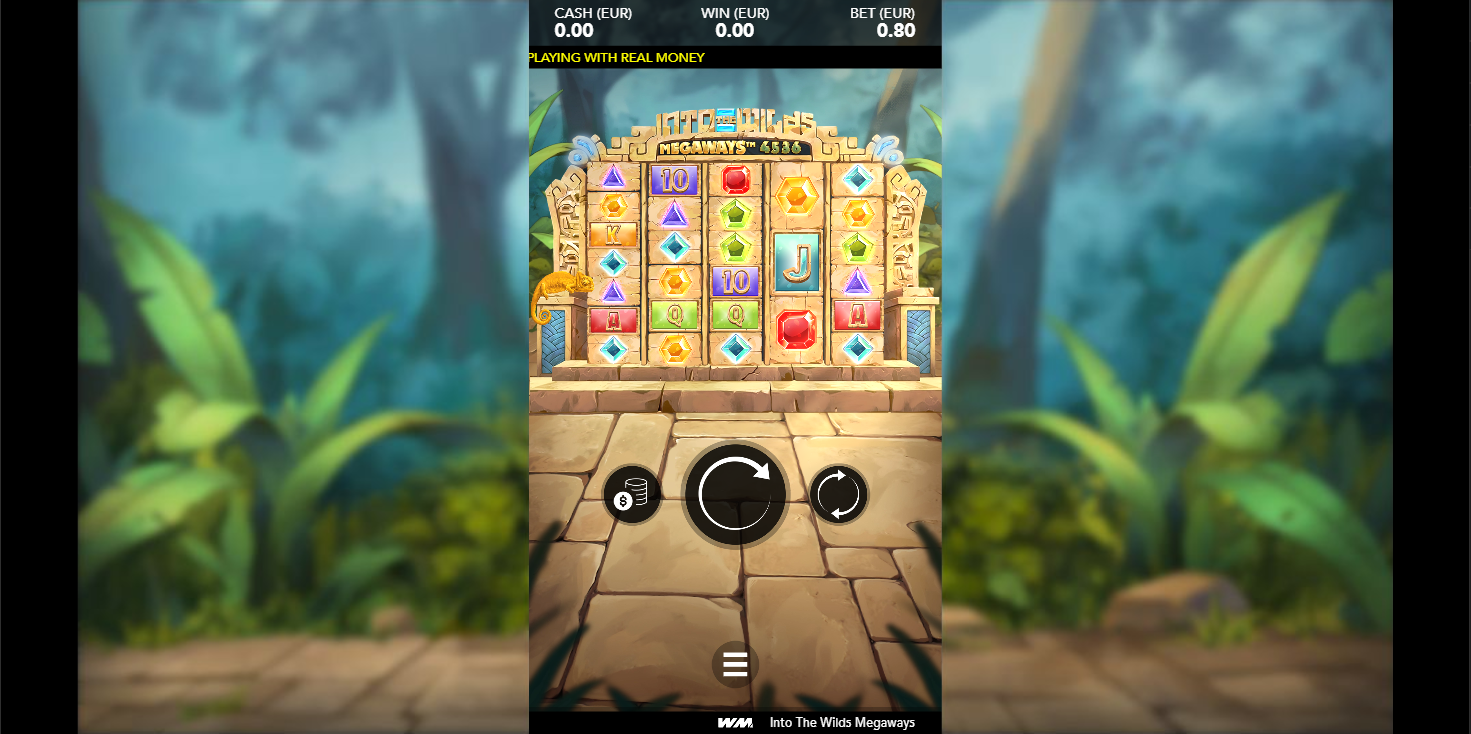Select the red ruby symbol on reel three
Viewport: 1471px width, 734px height.
[733, 180]
